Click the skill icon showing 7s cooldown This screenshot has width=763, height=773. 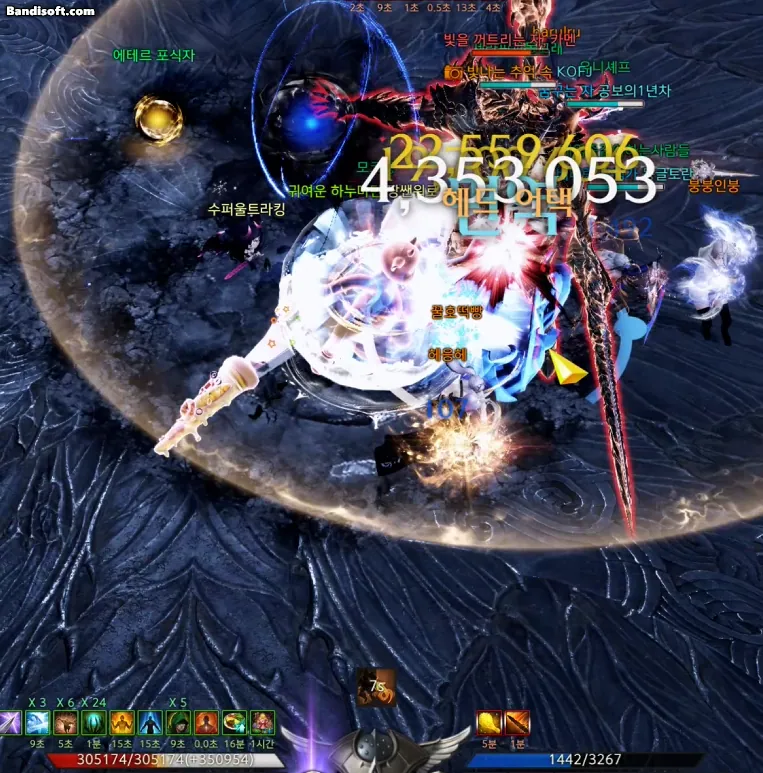377,687
